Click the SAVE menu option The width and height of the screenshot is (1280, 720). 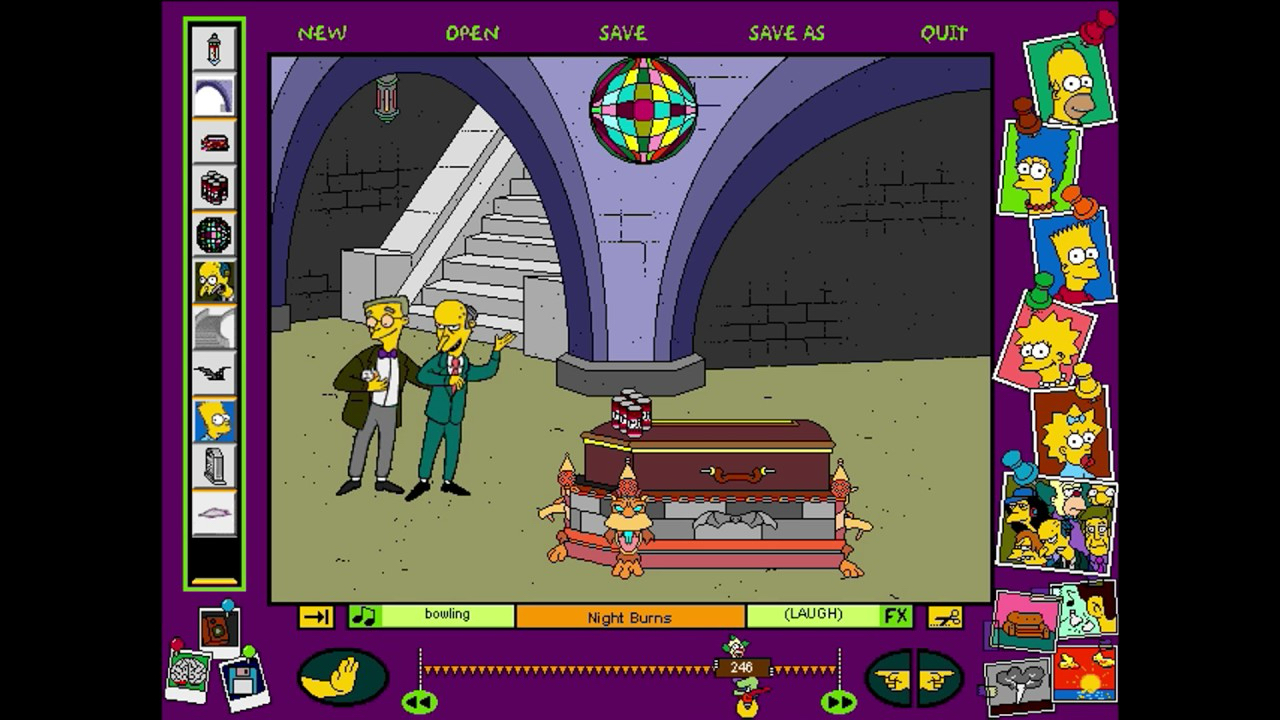click(x=622, y=33)
